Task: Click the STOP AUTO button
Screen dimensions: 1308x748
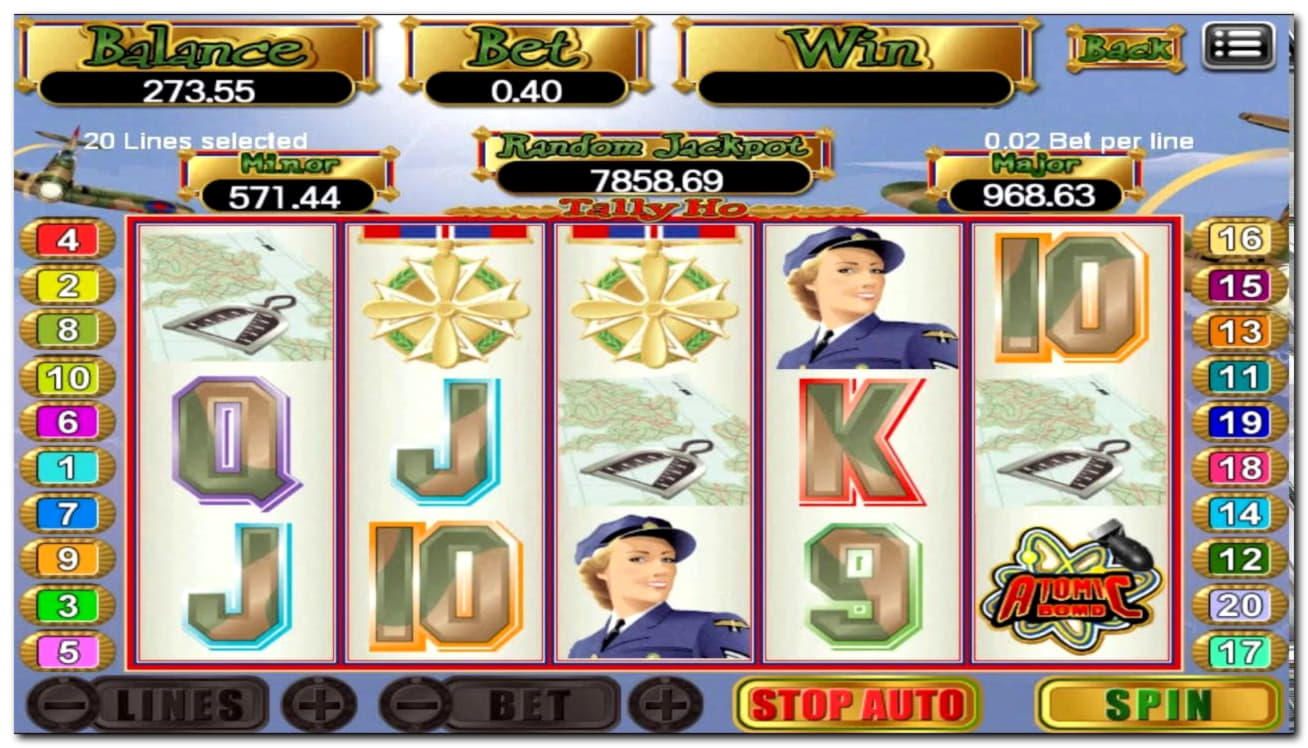Action: 857,704
